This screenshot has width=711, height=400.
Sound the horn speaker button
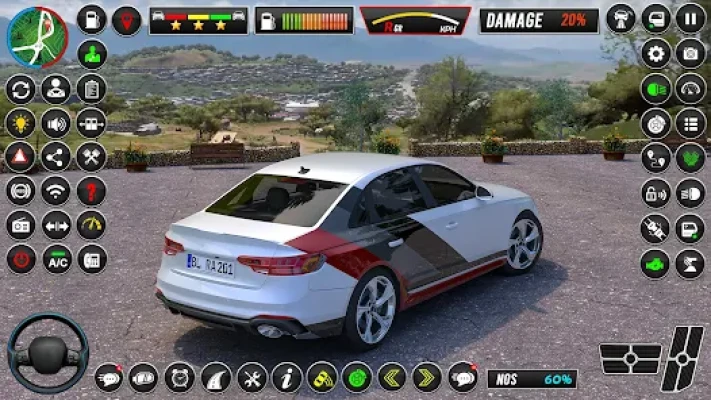click(x=56, y=123)
